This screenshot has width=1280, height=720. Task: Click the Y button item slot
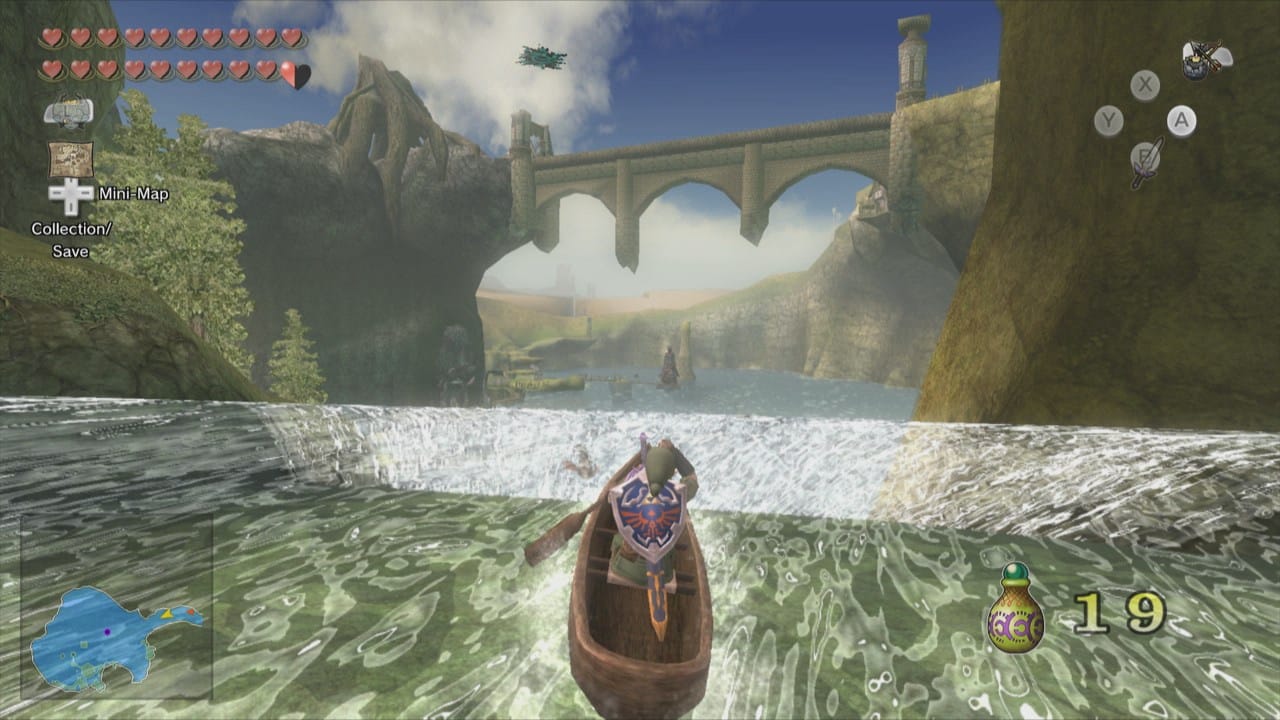tap(1107, 119)
